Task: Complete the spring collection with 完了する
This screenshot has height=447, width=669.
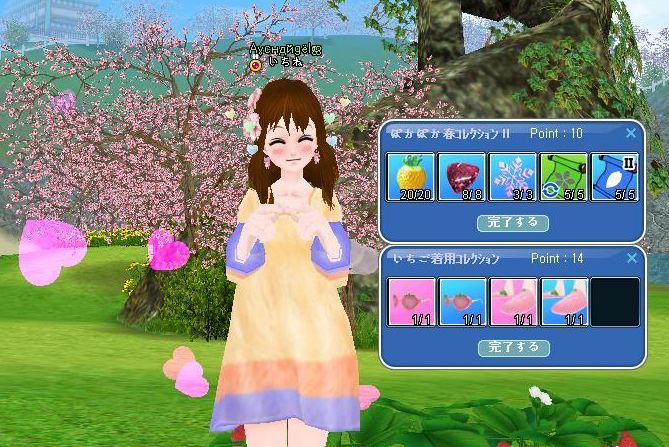Action: click(x=513, y=222)
